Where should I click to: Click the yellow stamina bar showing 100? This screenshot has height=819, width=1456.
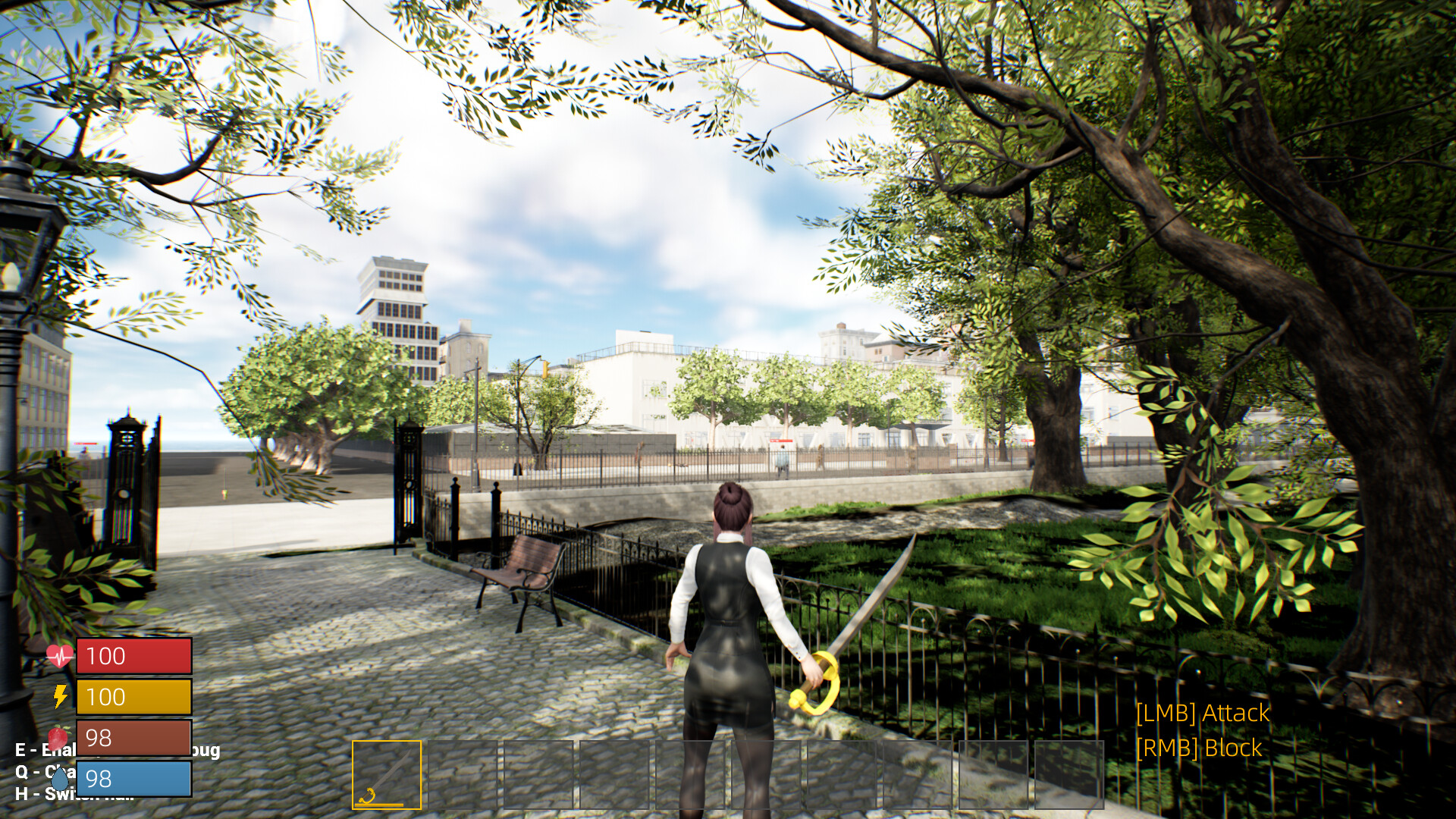[x=134, y=697]
